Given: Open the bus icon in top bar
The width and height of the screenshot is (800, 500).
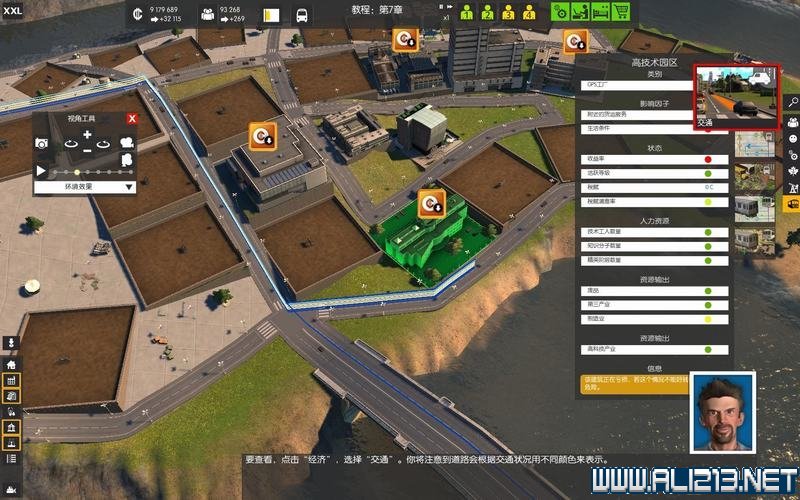Looking at the screenshot, I should click(302, 16).
